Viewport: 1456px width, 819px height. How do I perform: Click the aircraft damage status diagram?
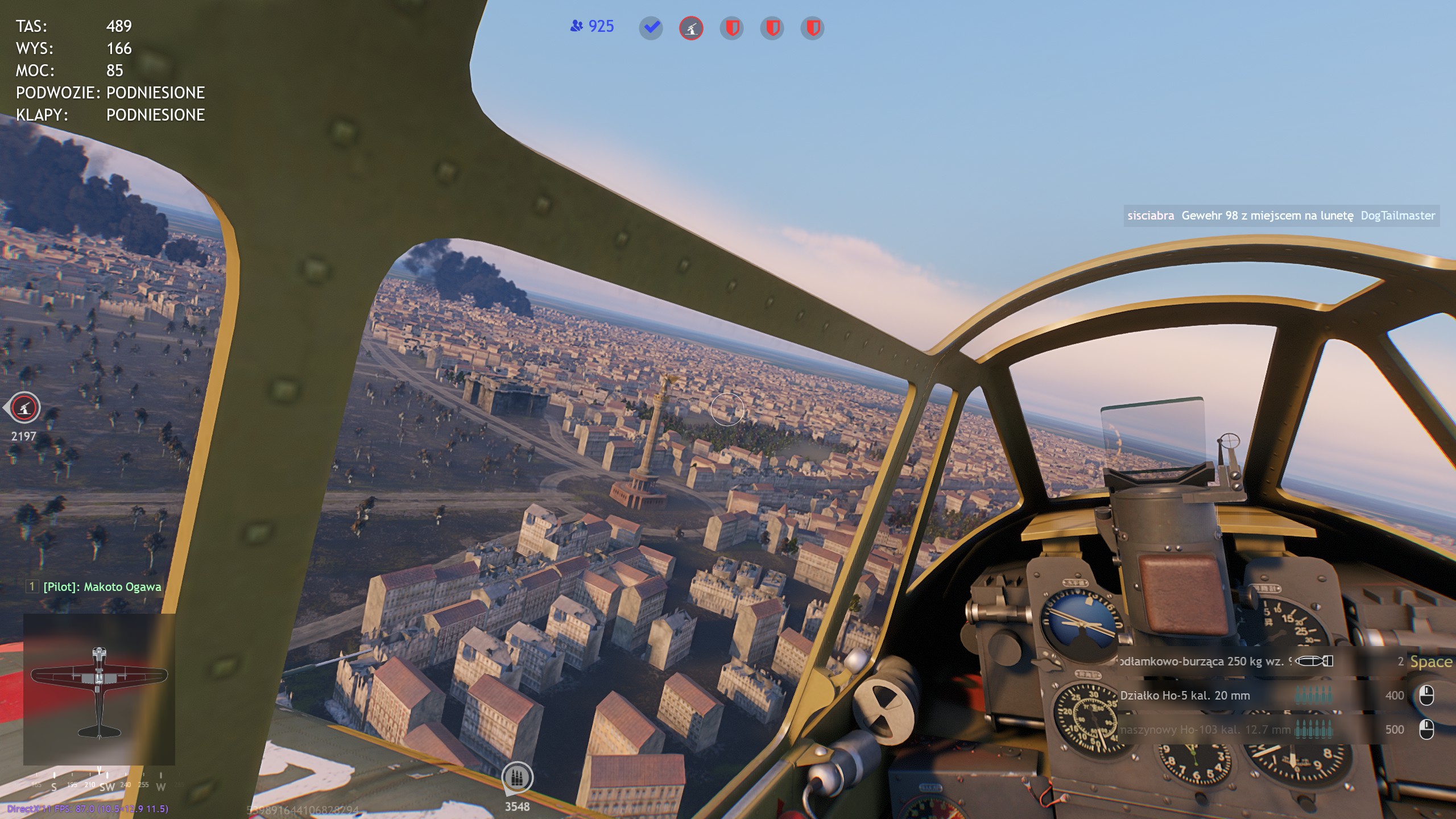coord(99,689)
